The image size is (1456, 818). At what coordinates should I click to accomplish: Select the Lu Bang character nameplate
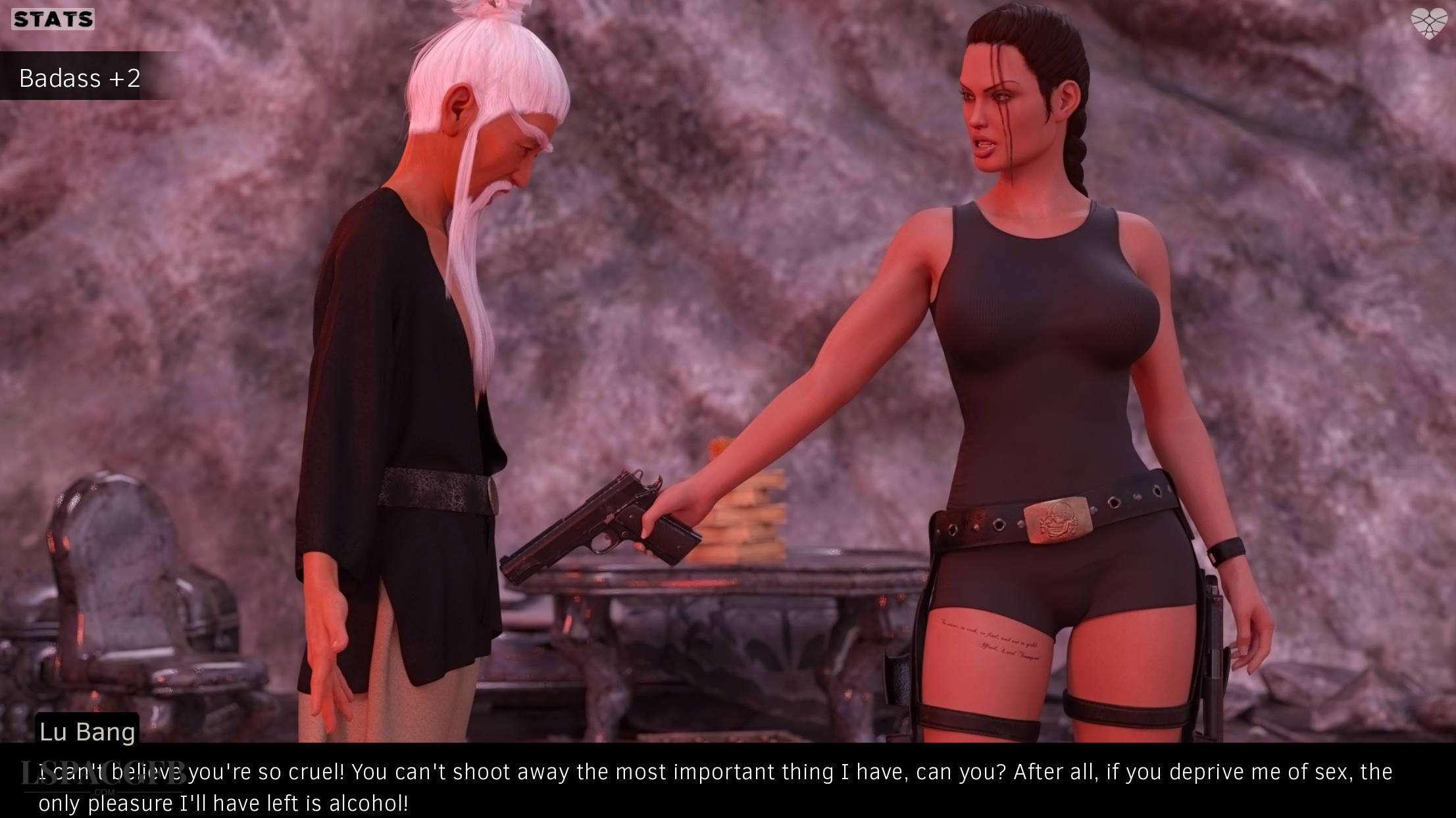coord(87,731)
